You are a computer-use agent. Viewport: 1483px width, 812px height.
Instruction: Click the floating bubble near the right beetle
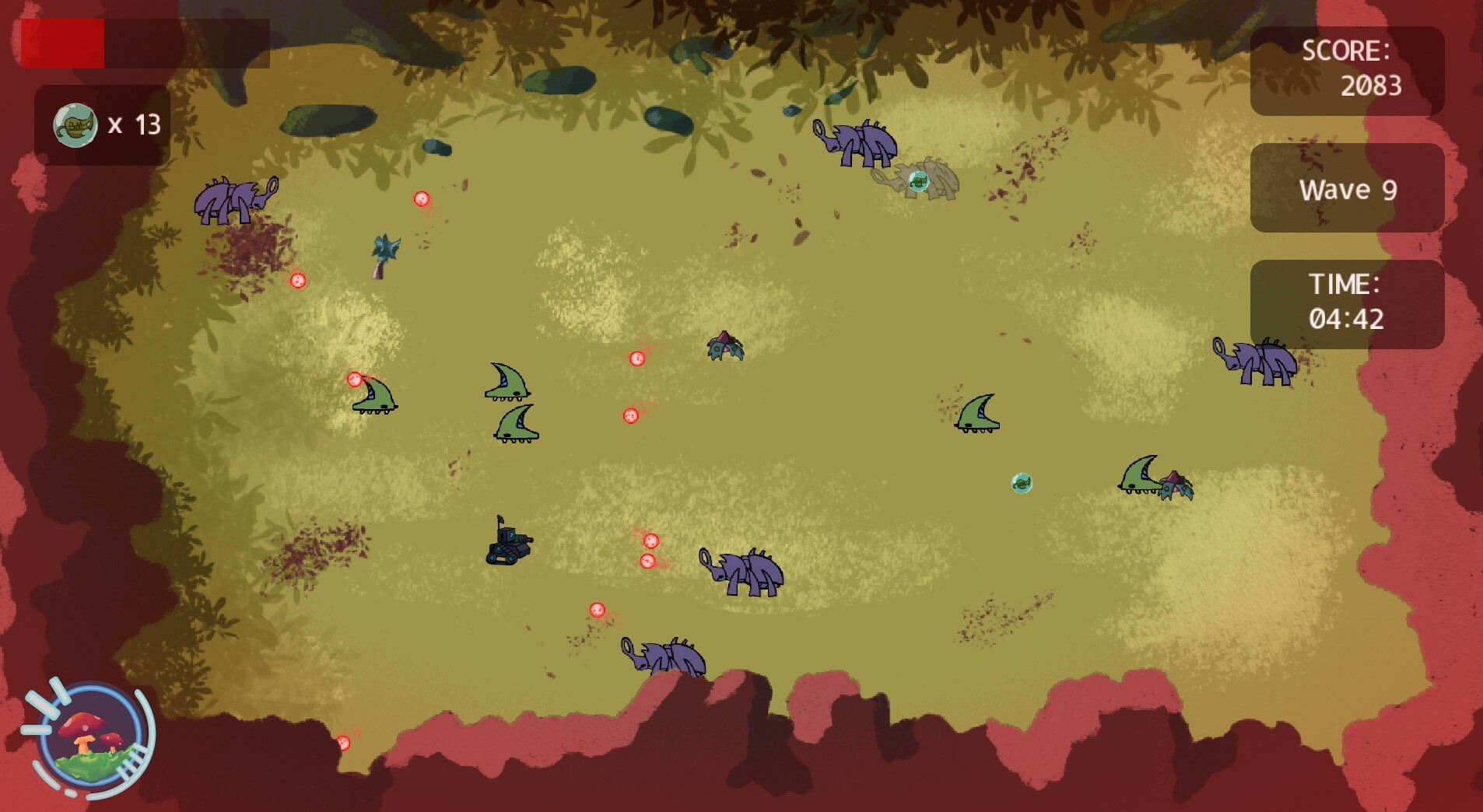(x=1022, y=482)
